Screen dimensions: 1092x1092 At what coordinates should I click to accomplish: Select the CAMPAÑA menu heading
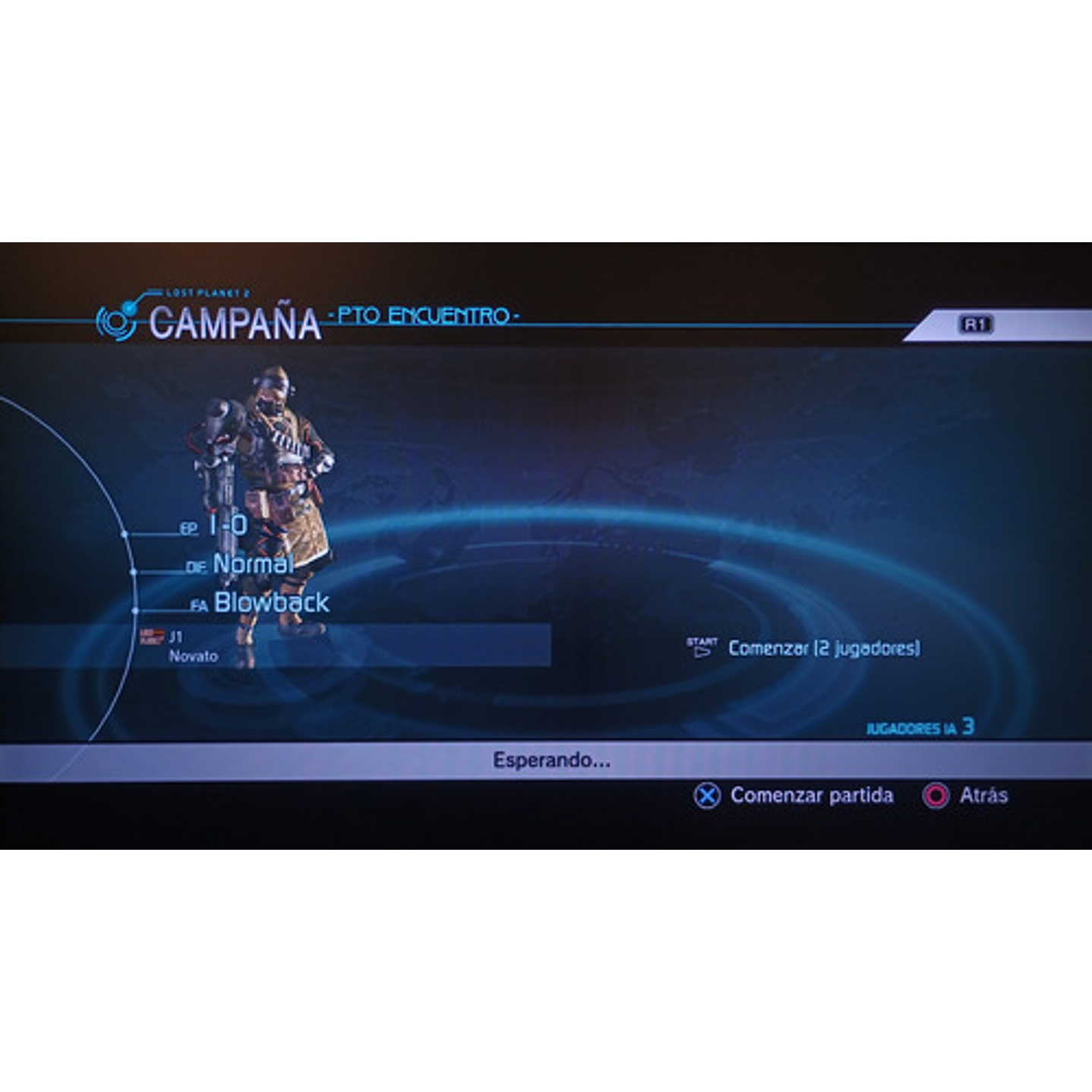(x=237, y=322)
